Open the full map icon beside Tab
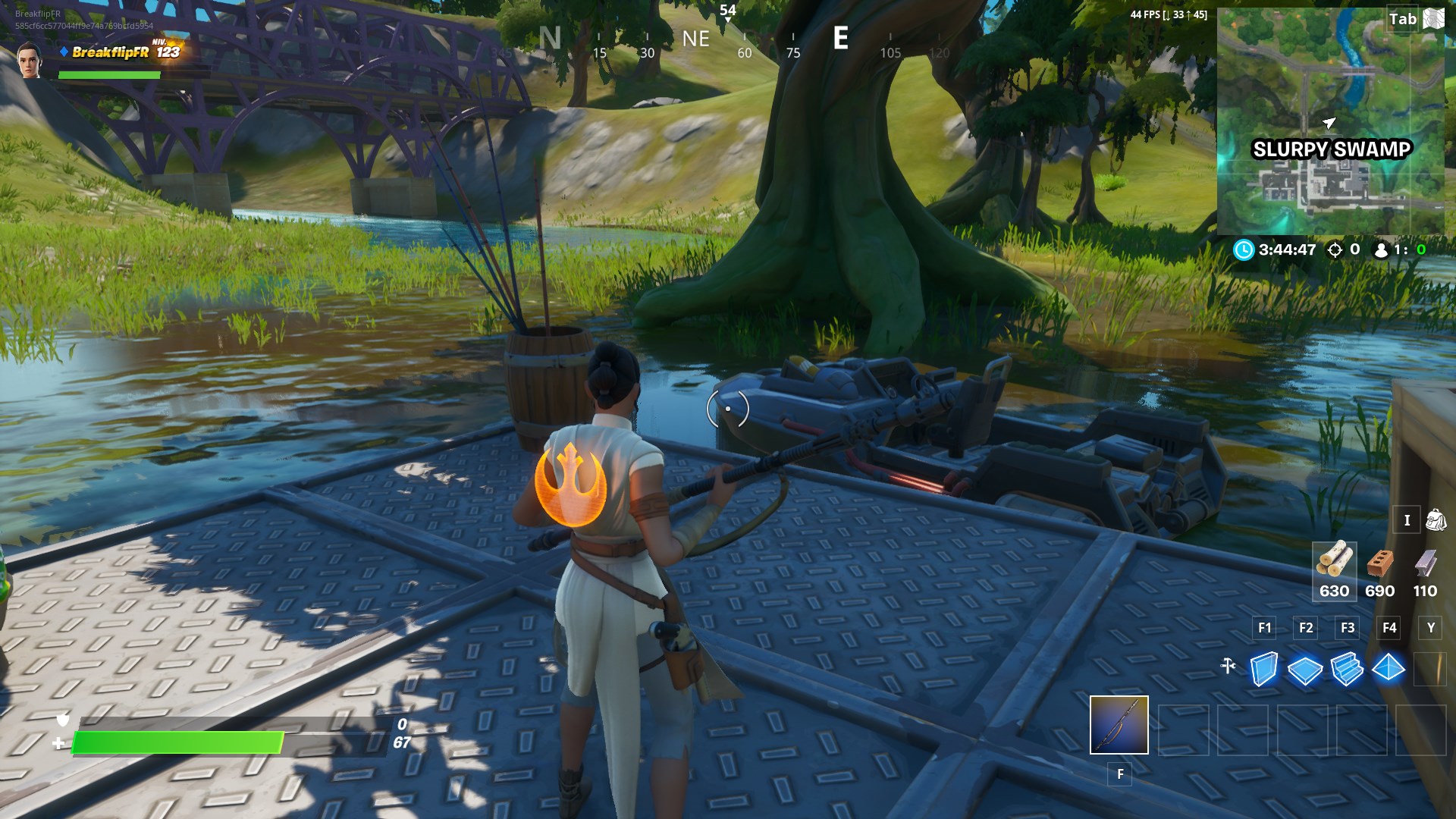Viewport: 1456px width, 819px height. pos(1434,19)
